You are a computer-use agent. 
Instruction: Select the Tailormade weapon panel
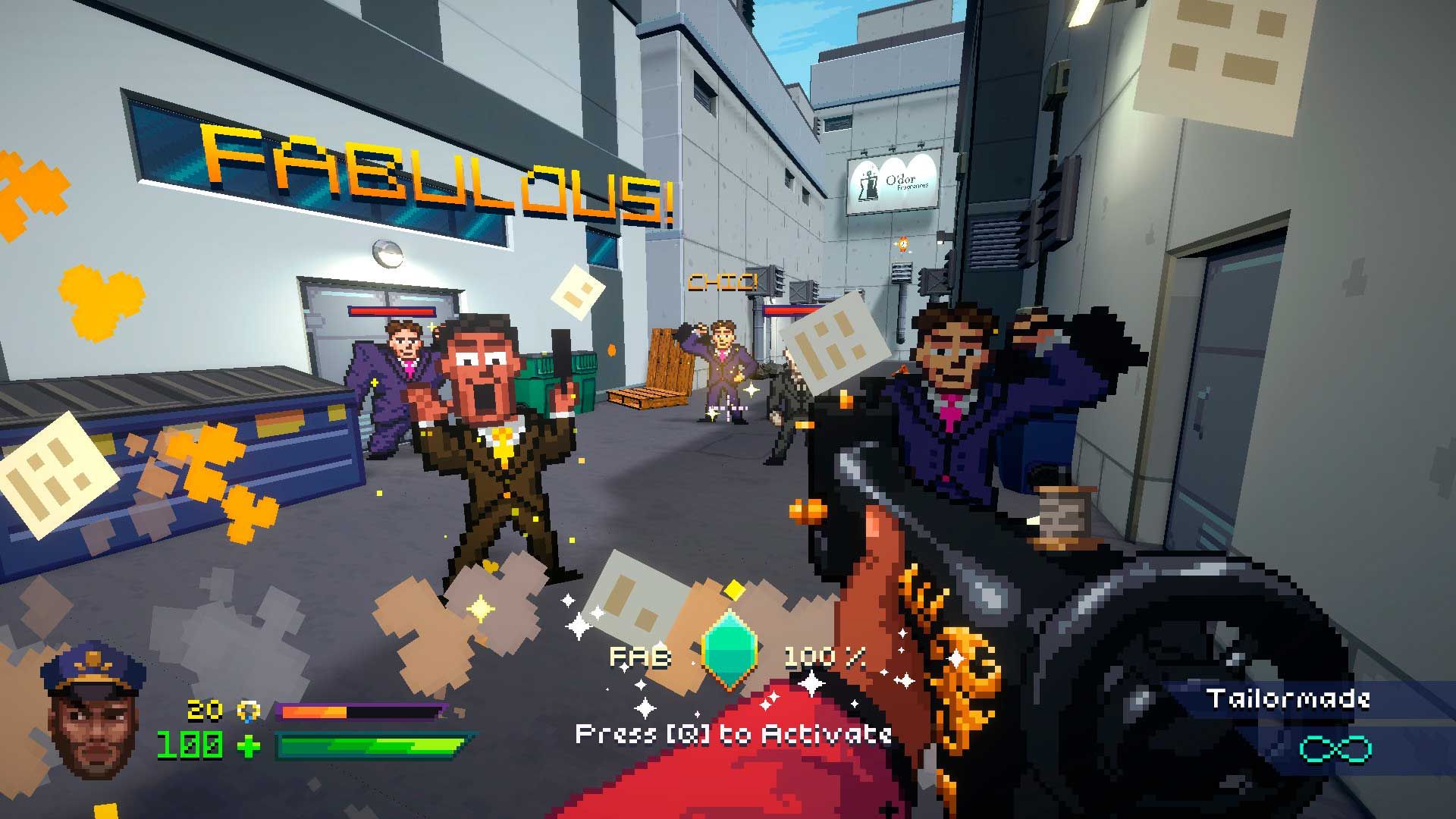[x=1289, y=698]
